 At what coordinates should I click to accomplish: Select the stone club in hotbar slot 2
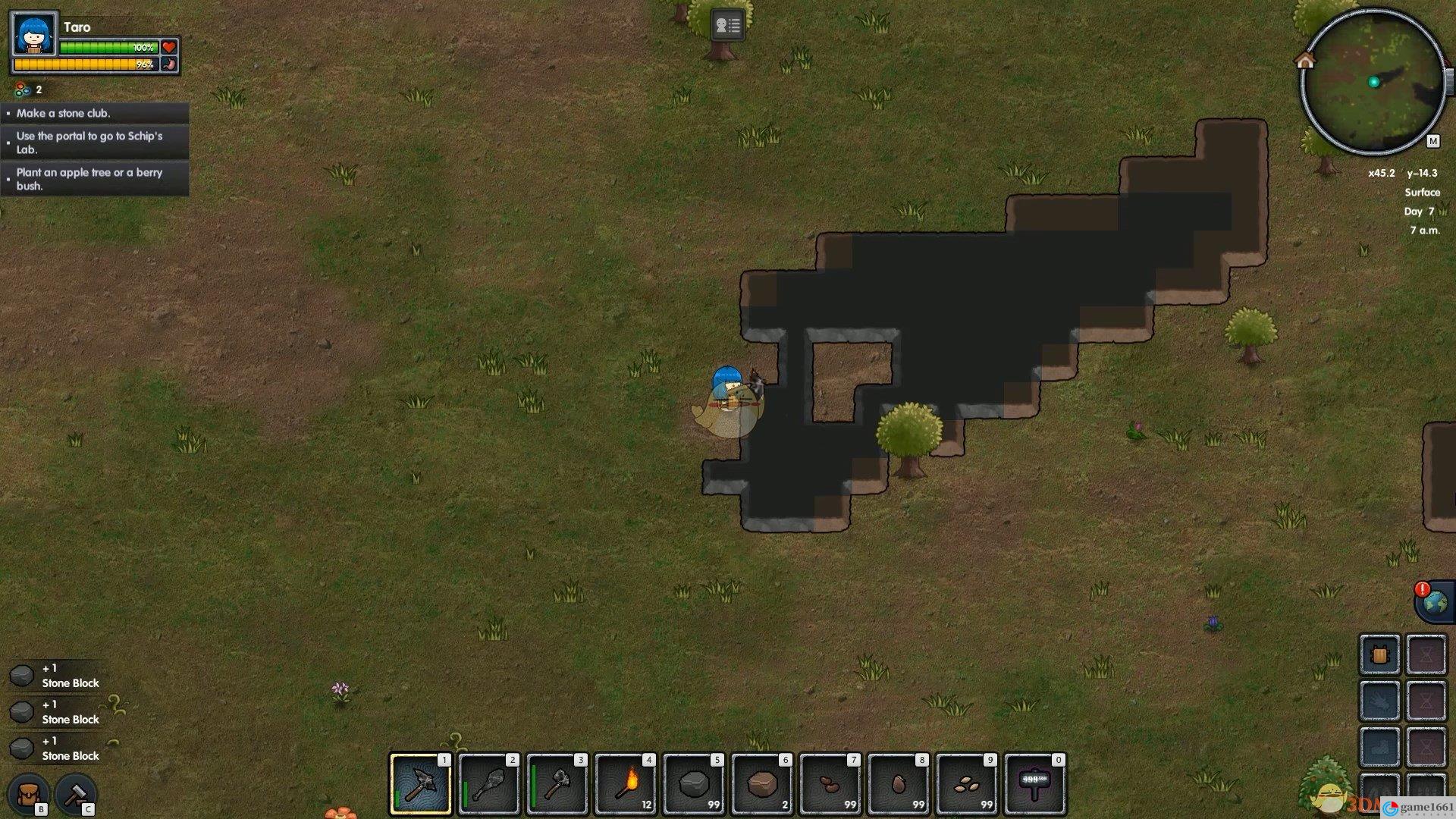click(488, 784)
